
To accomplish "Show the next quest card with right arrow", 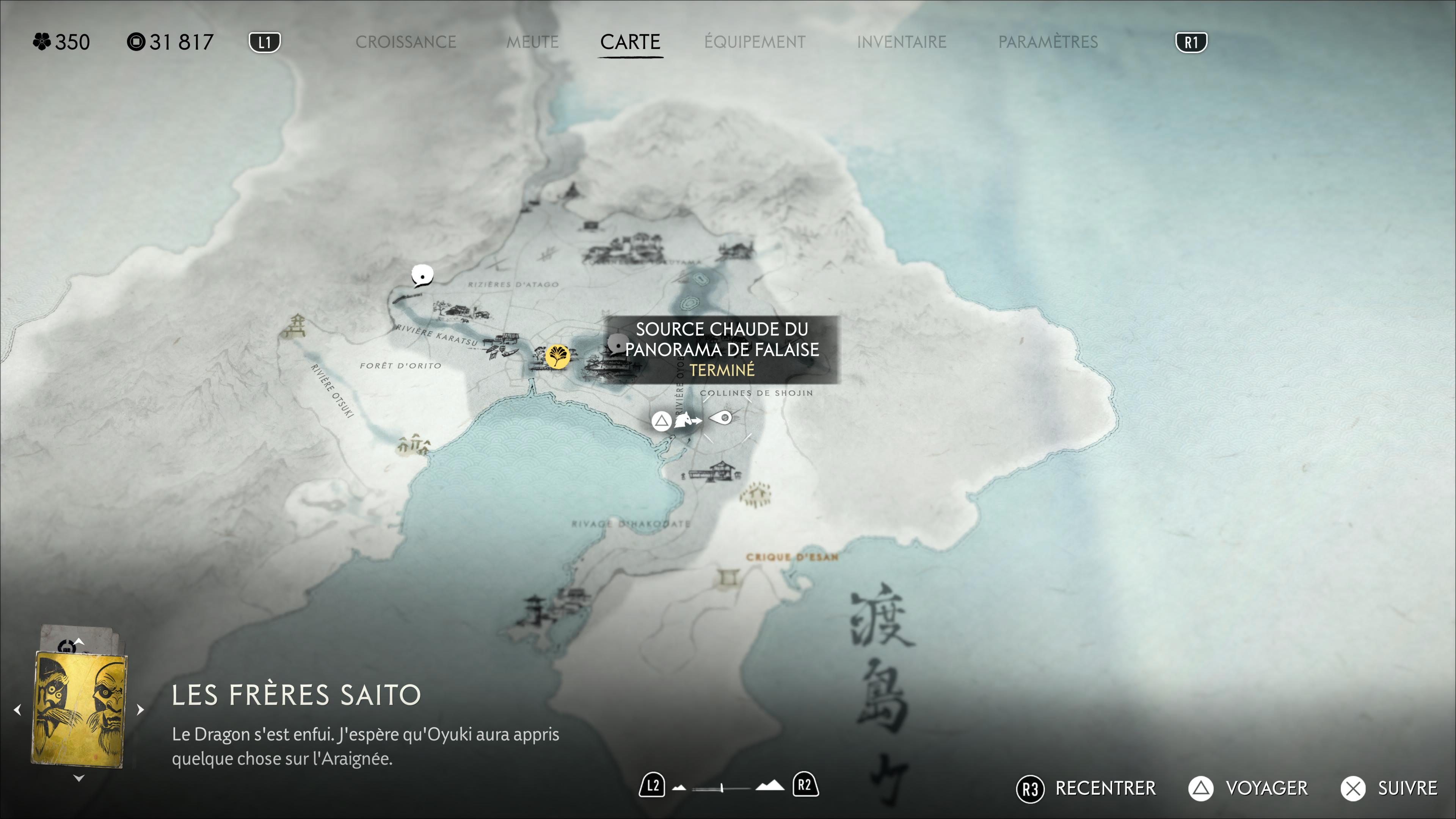I will coord(141,709).
